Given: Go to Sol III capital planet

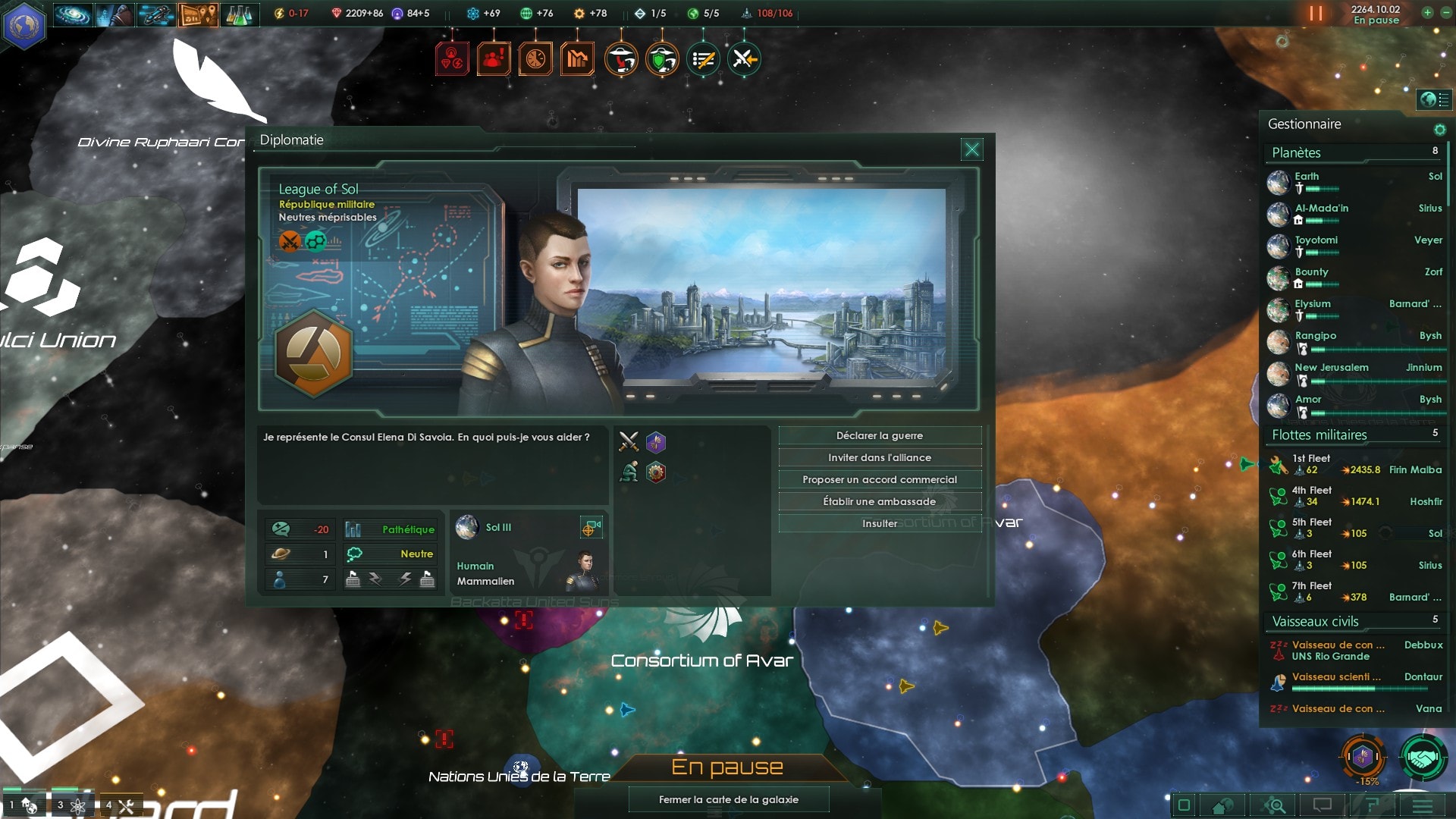Looking at the screenshot, I should point(498,528).
